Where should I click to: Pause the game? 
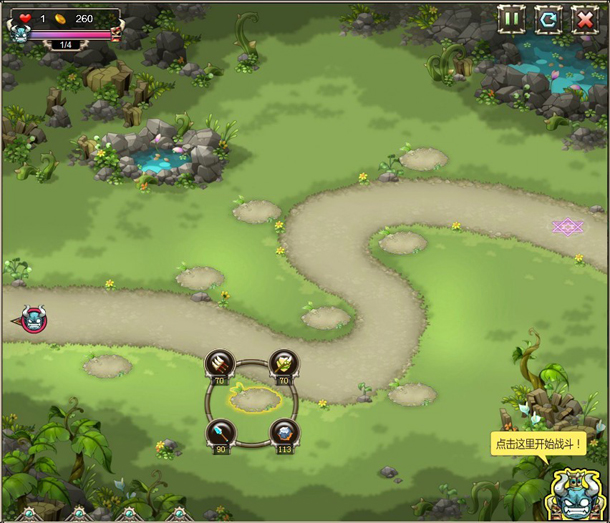tap(512, 18)
